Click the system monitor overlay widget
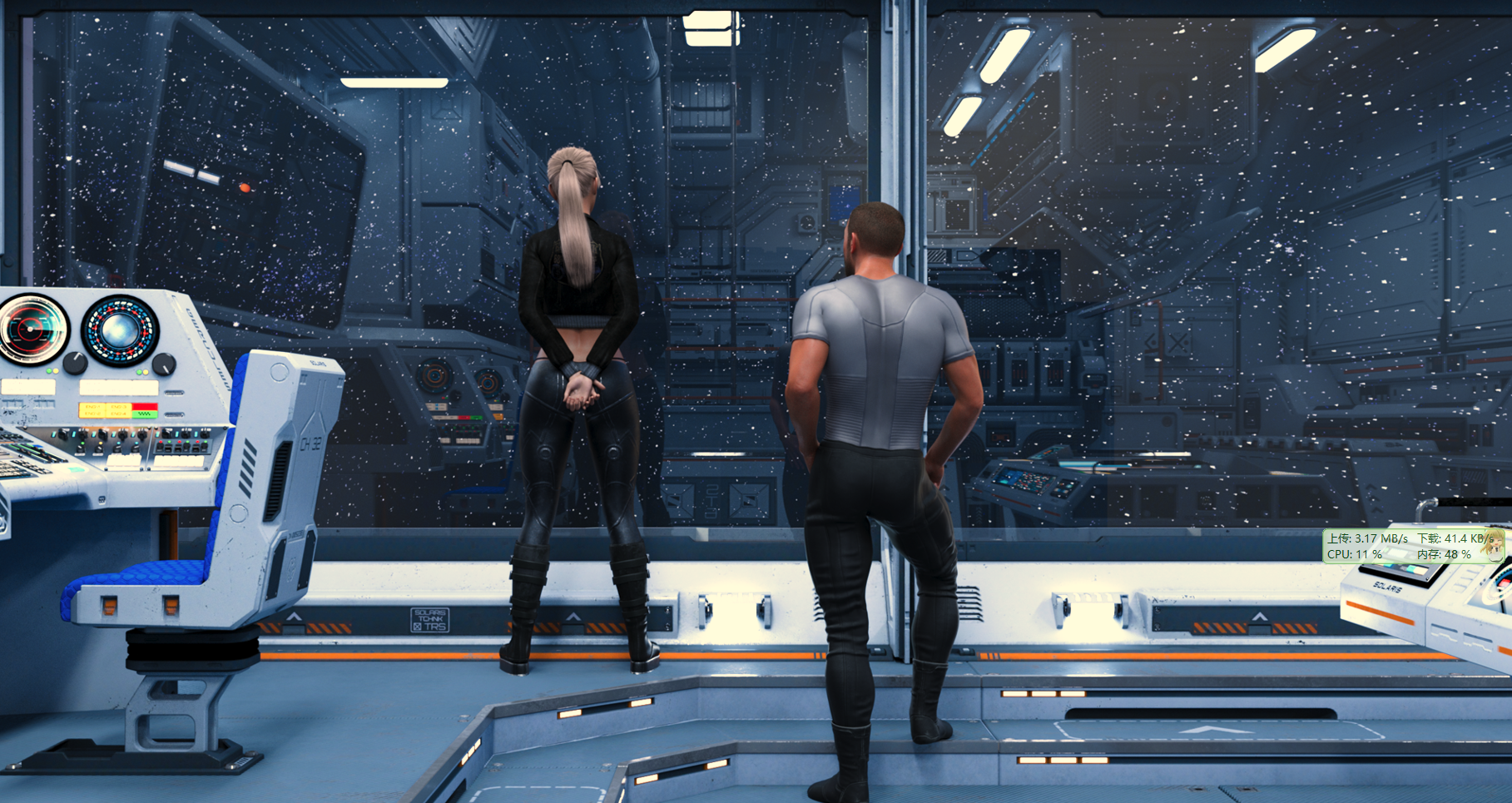Screen dimensions: 1512x803 (1413, 546)
